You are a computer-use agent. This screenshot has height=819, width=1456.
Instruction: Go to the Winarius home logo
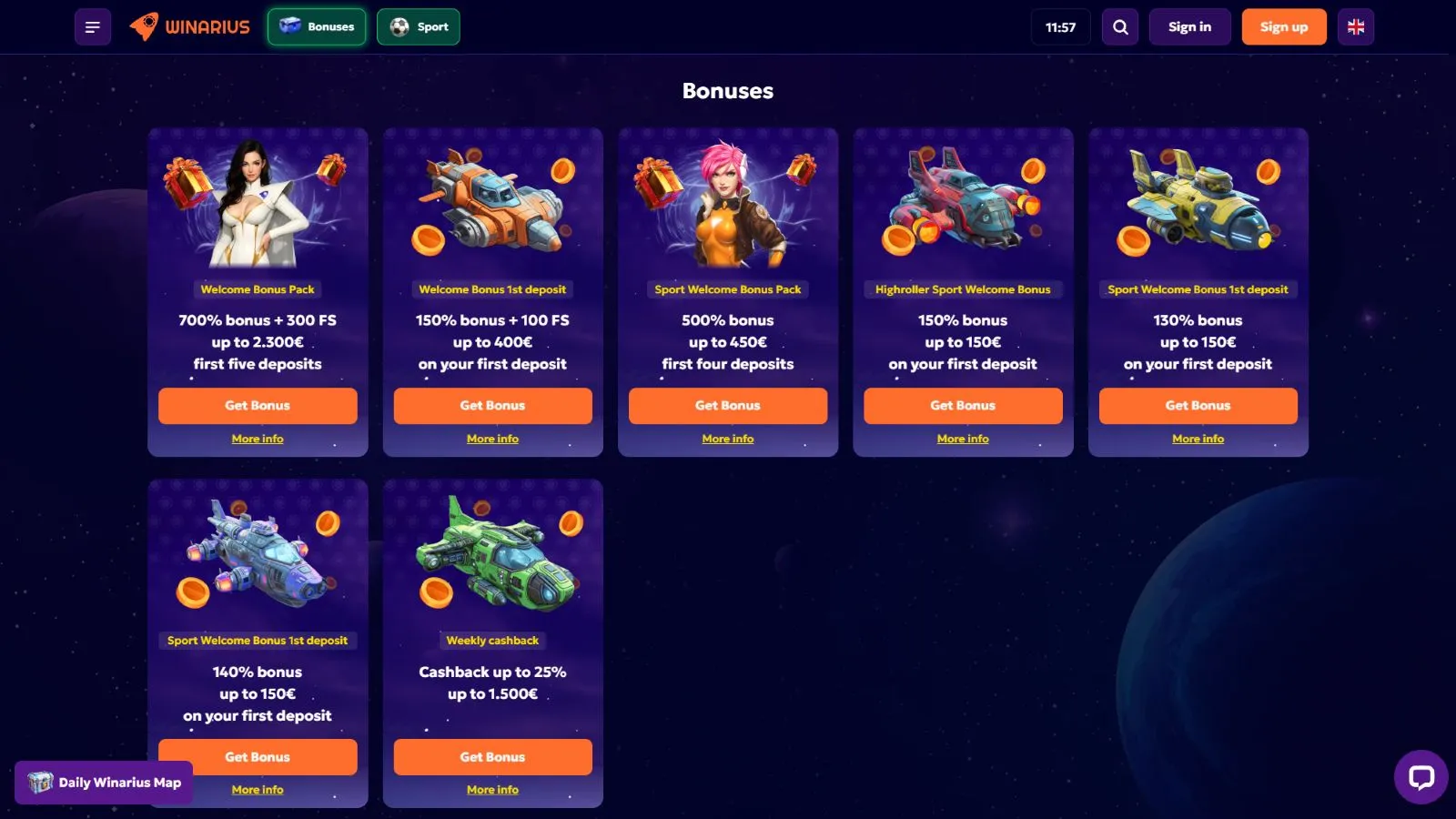[x=190, y=27]
